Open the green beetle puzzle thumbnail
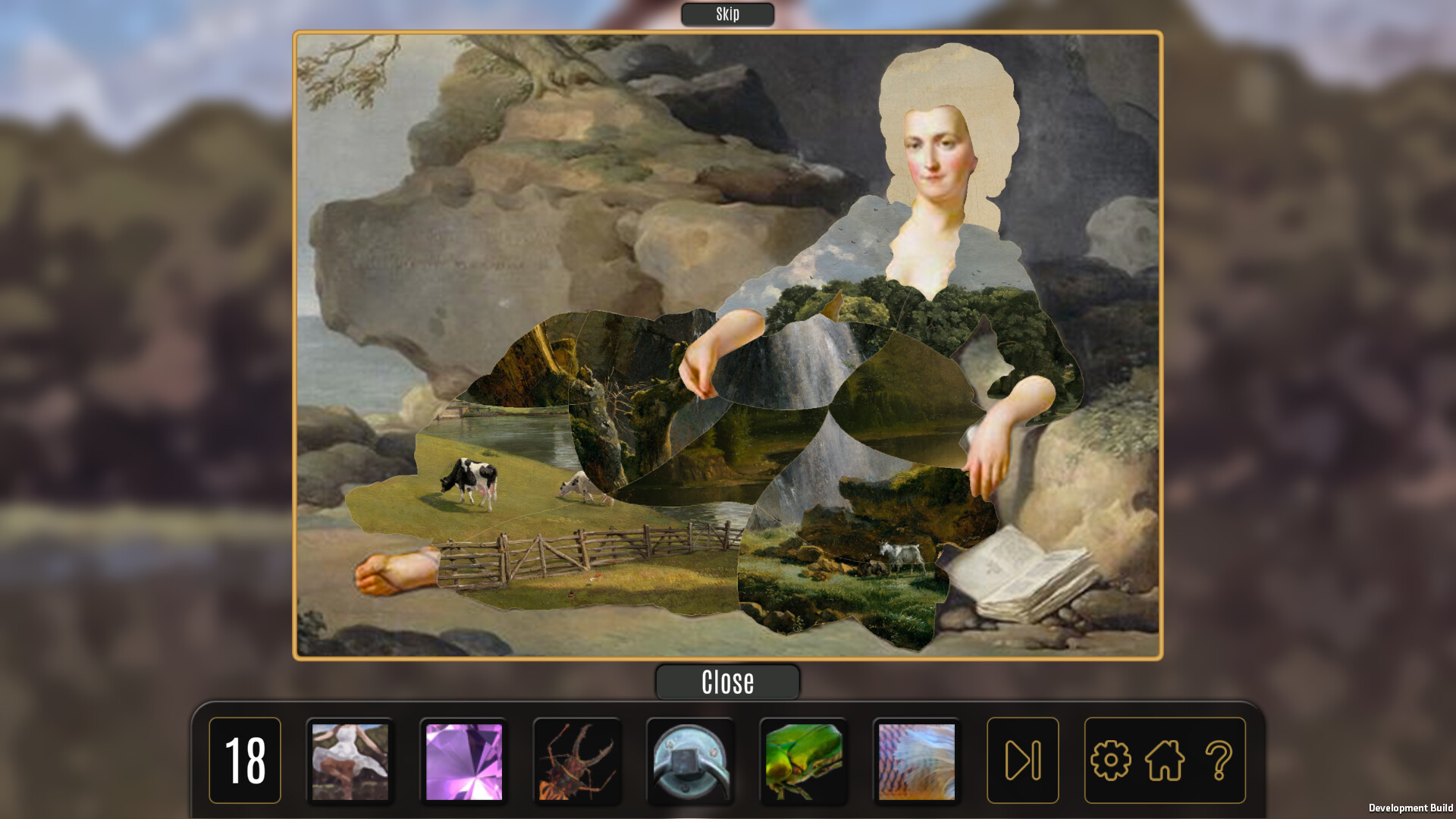Viewport: 1456px width, 819px height. 805,759
